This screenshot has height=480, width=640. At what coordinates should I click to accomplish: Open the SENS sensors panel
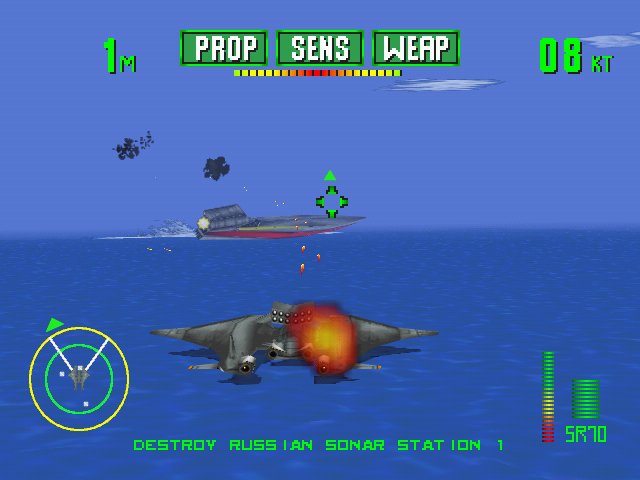(x=320, y=48)
